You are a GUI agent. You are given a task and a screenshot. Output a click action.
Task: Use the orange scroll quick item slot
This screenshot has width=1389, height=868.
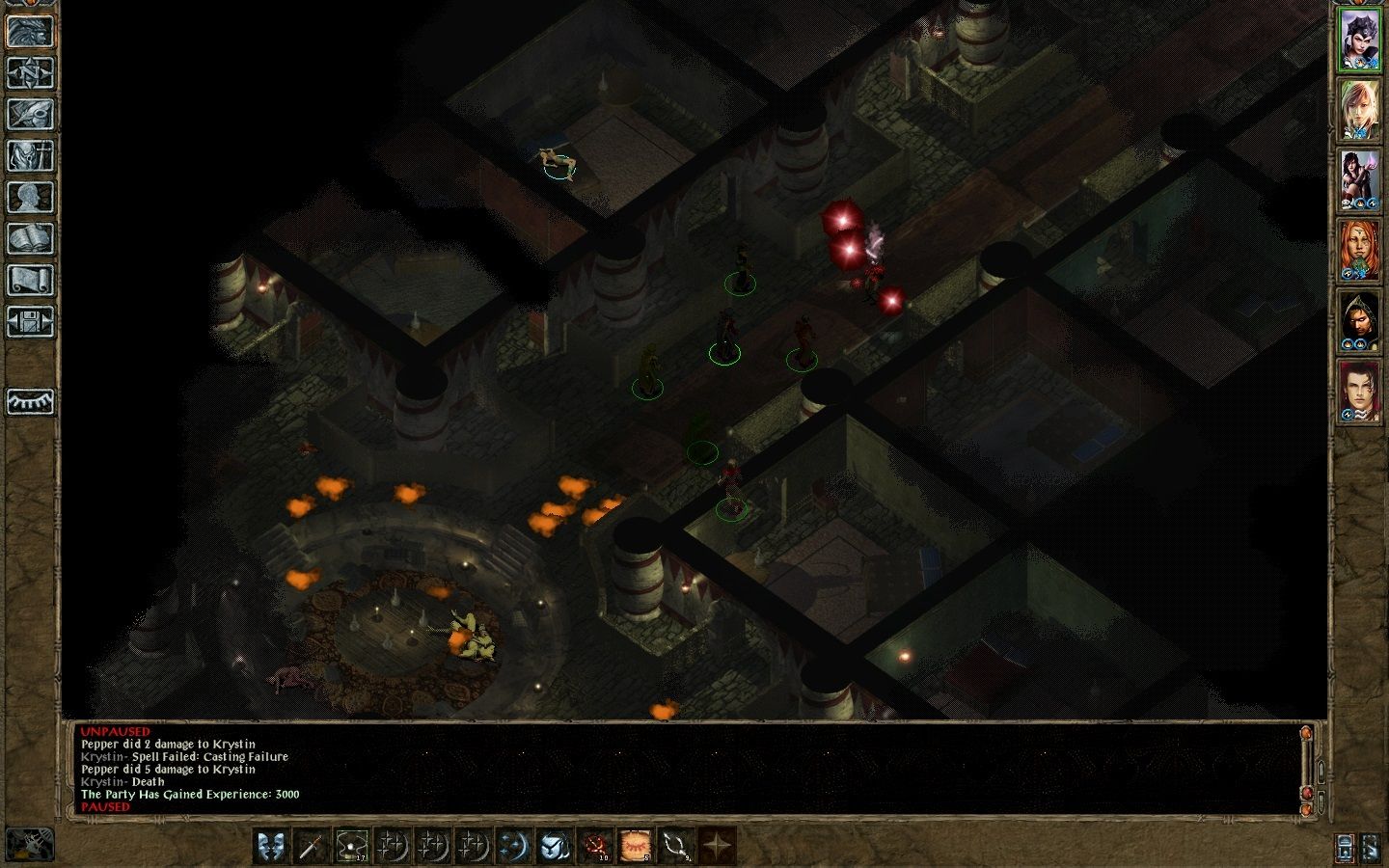tap(636, 846)
